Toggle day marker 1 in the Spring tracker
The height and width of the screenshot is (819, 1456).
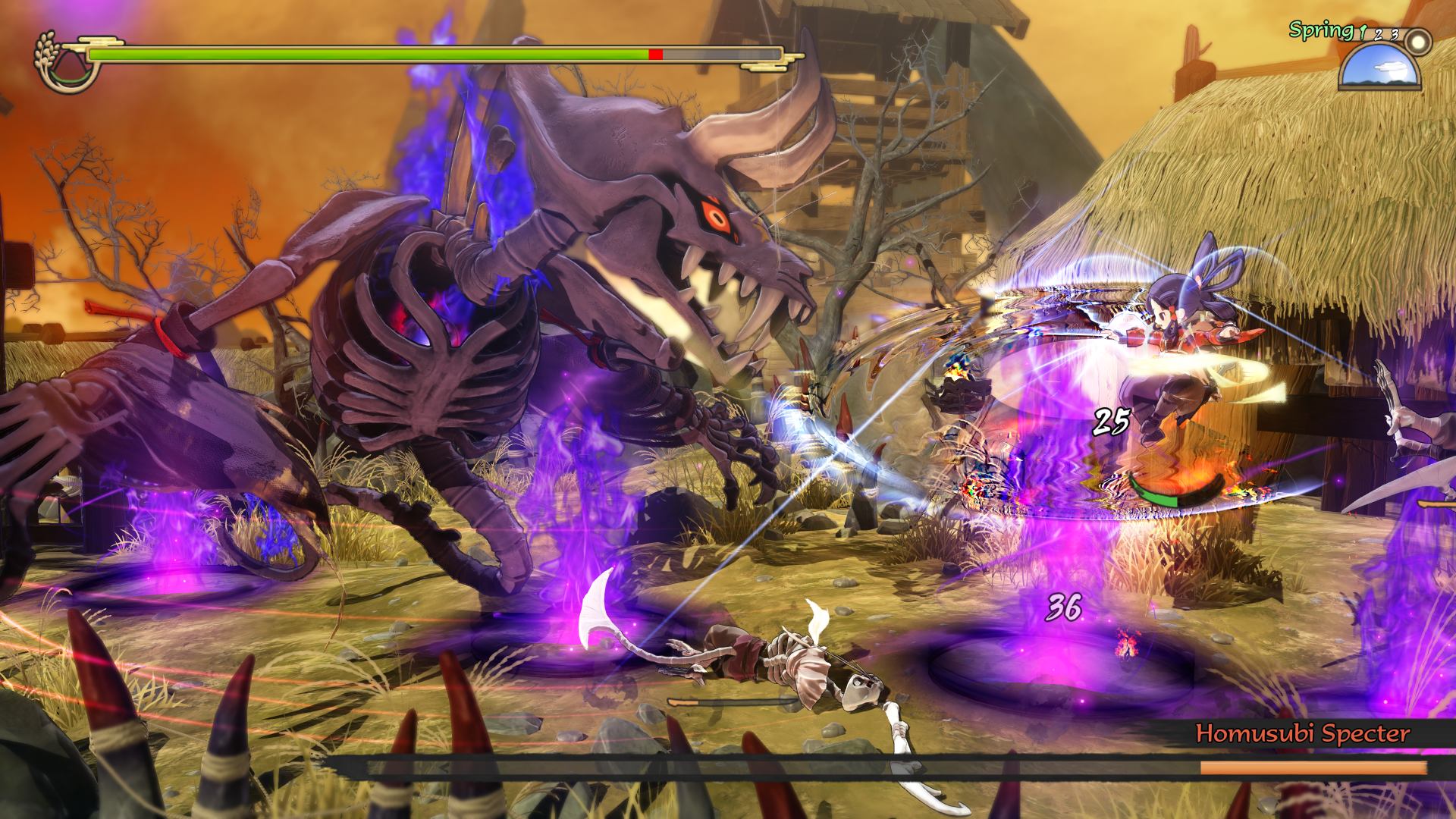point(1362,32)
